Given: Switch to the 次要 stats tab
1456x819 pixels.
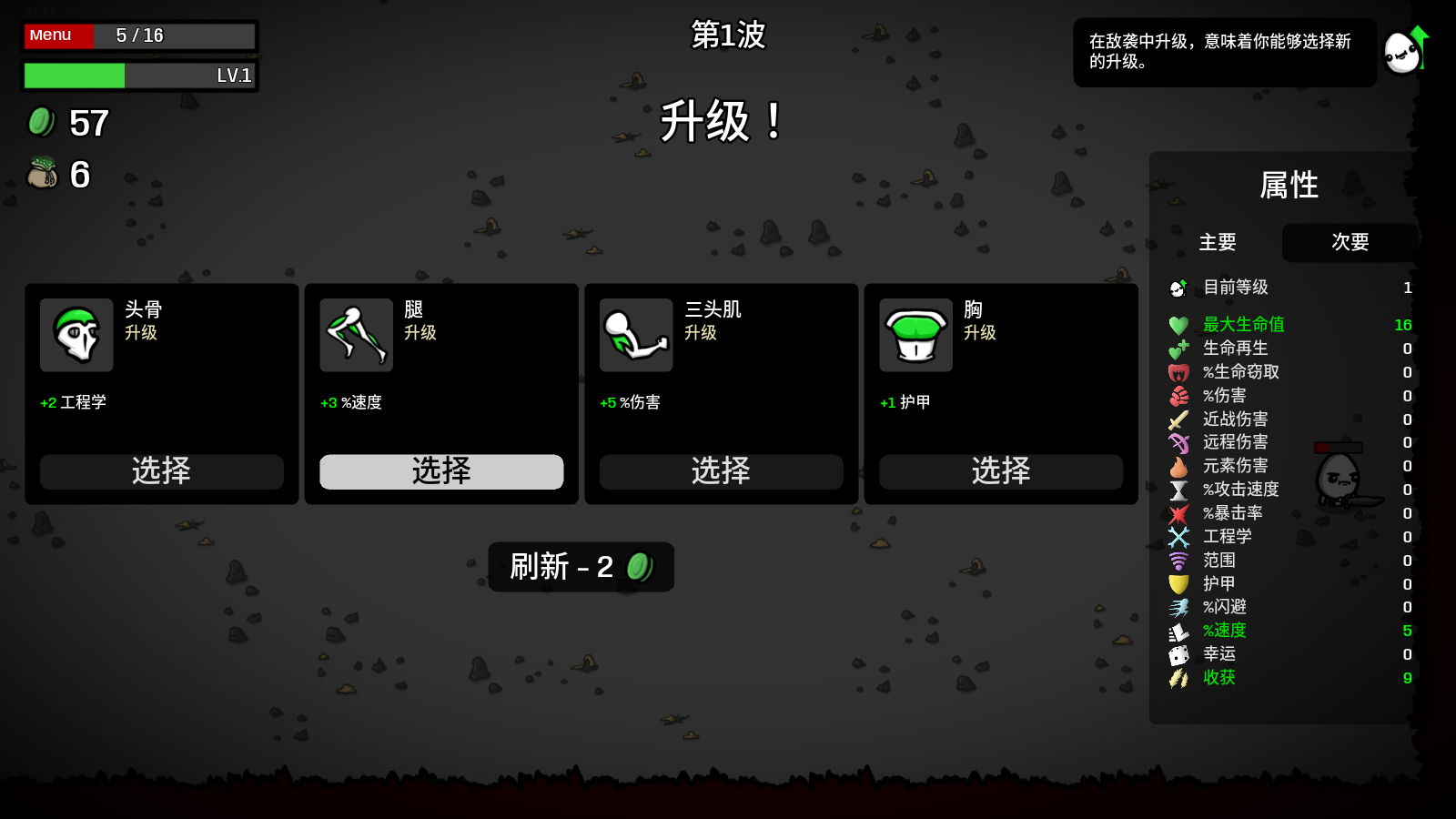Looking at the screenshot, I should coord(1350,243).
